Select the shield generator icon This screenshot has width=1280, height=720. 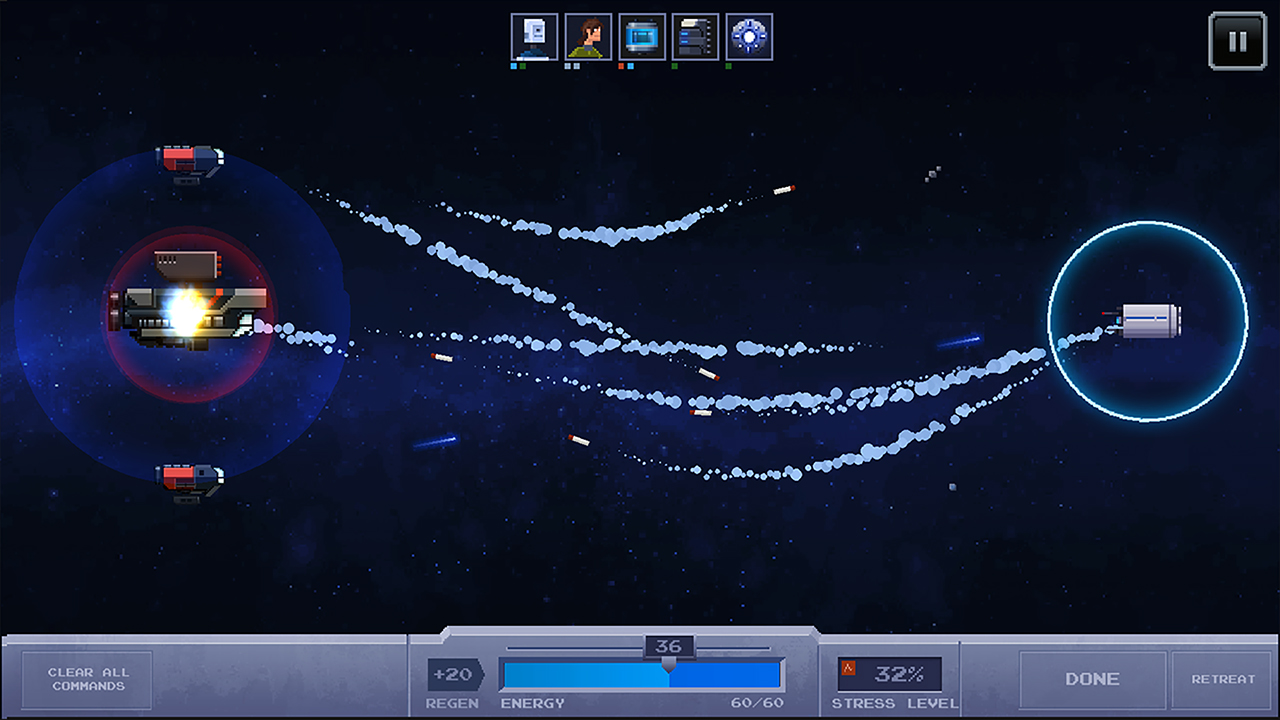click(x=751, y=36)
